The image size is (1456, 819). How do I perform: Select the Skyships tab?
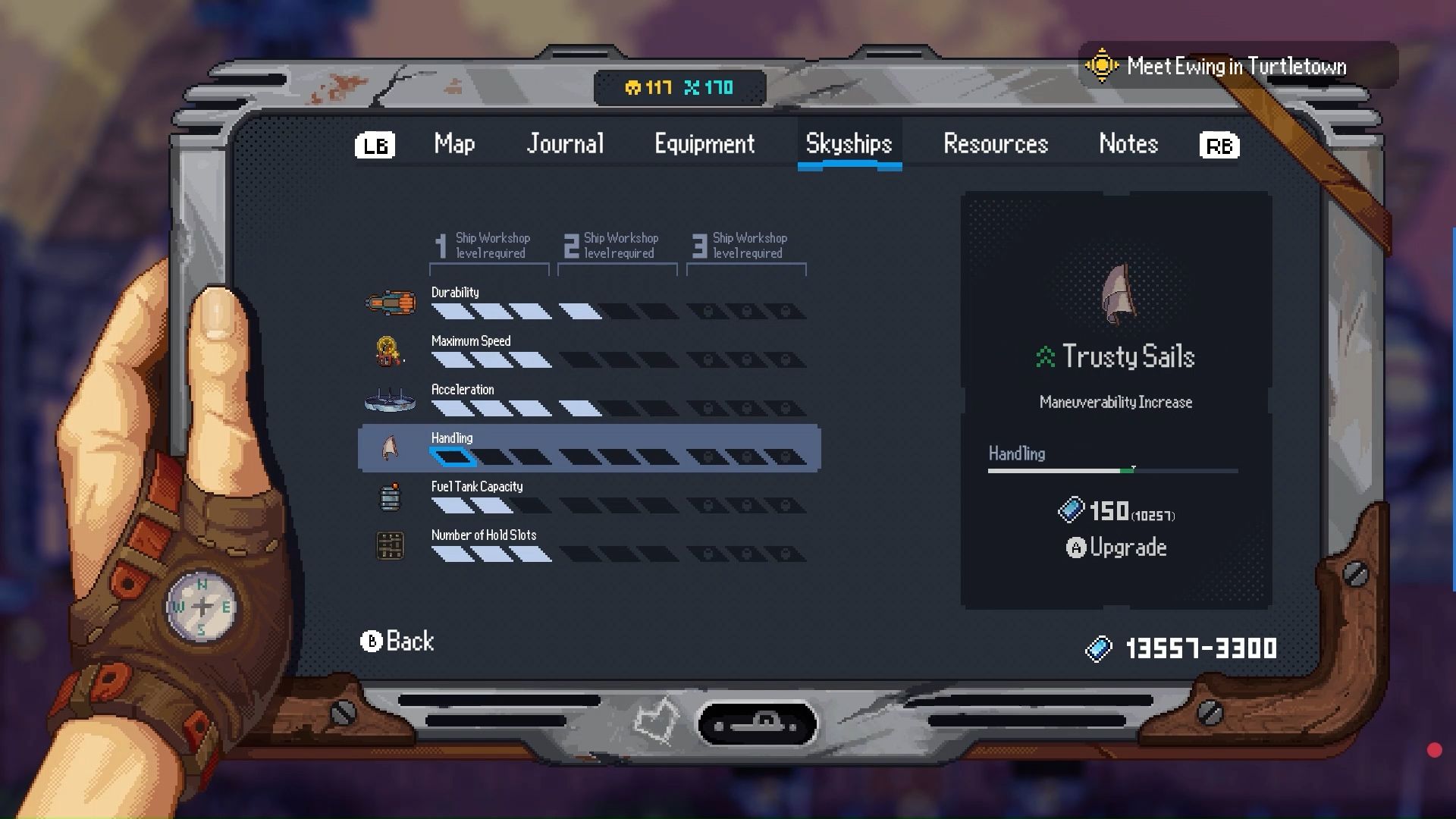click(x=849, y=144)
